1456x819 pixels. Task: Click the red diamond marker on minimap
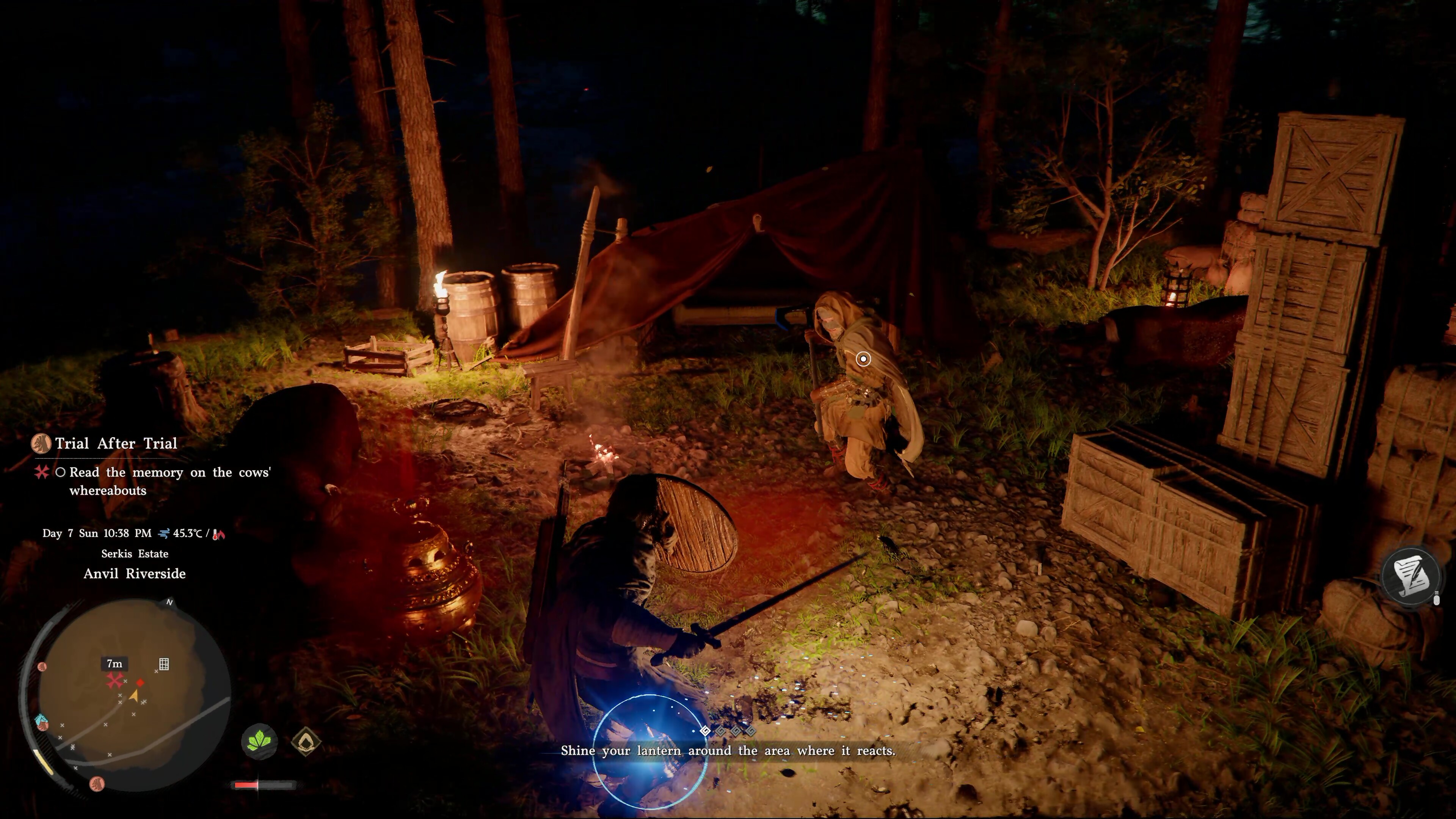pyautogui.click(x=140, y=683)
